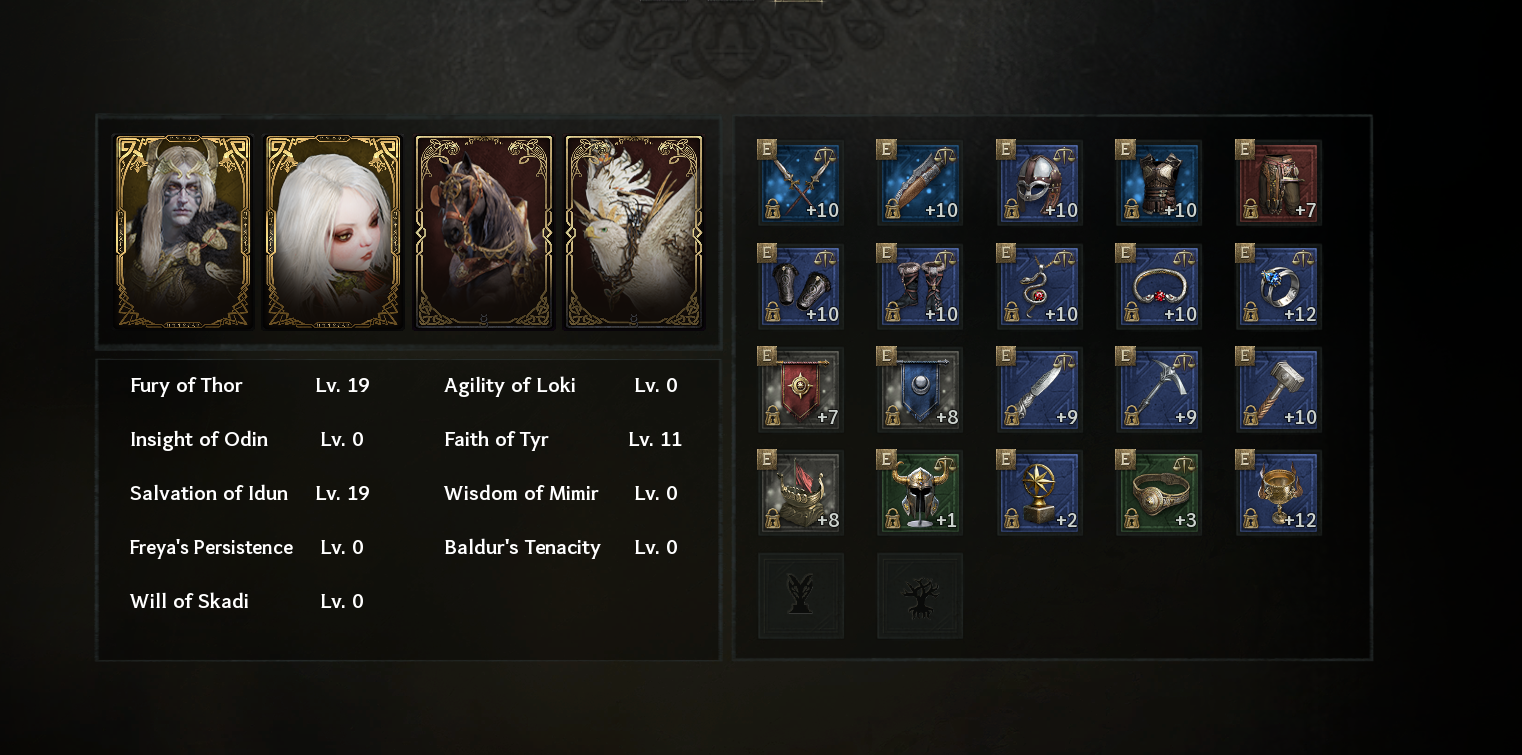The width and height of the screenshot is (1522, 755).
Task: Choose the war hammer slot
Action: click(x=1278, y=390)
